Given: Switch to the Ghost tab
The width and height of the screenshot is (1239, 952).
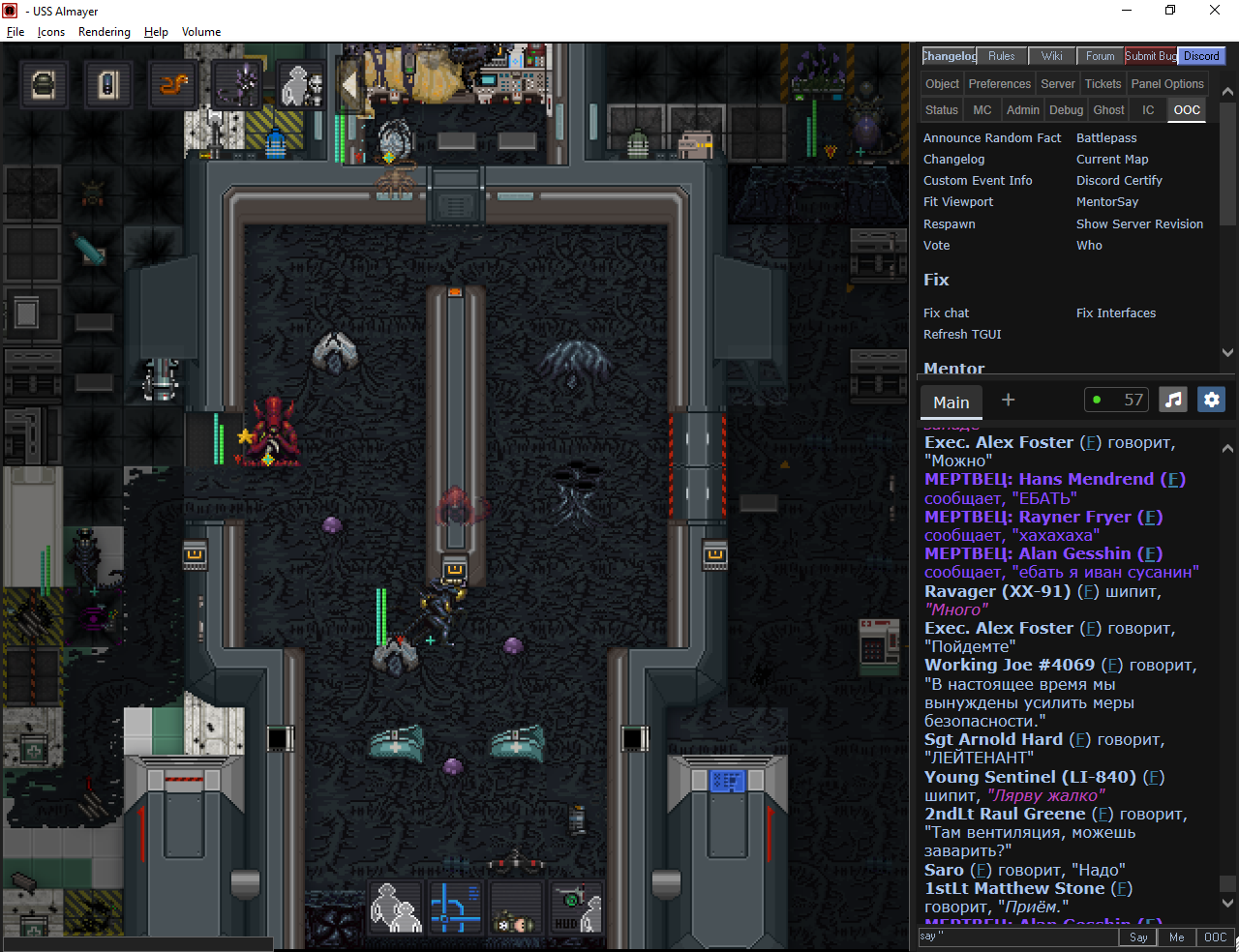Looking at the screenshot, I should pos(1108,110).
